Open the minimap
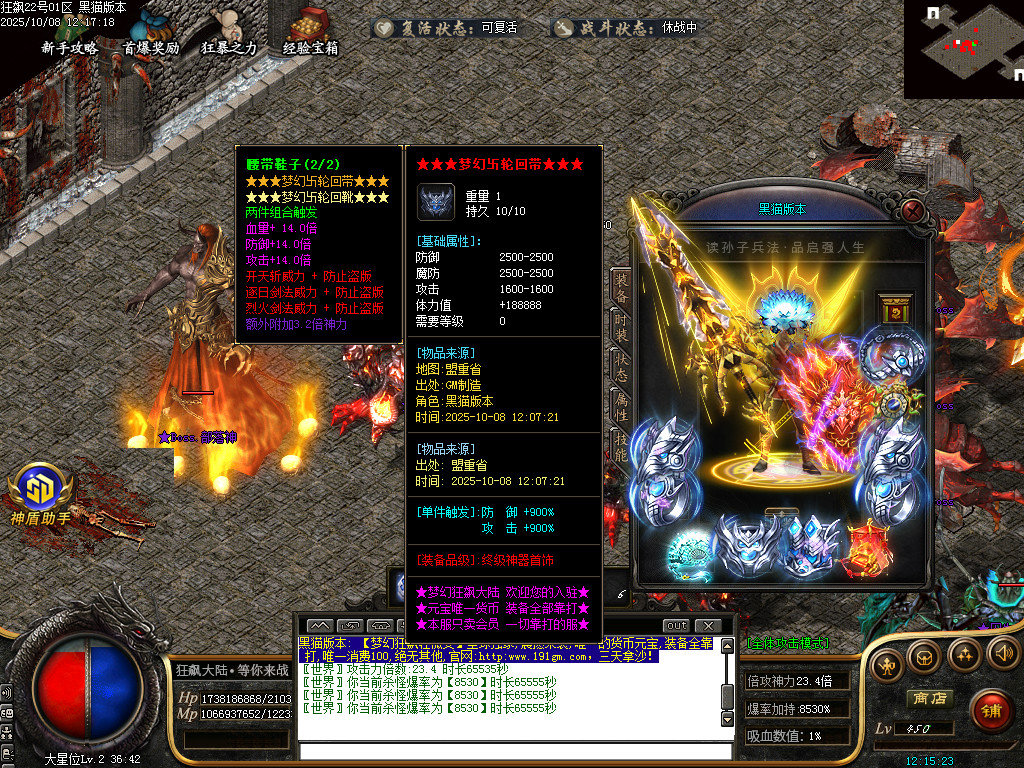This screenshot has height=768, width=1024. tap(963, 48)
